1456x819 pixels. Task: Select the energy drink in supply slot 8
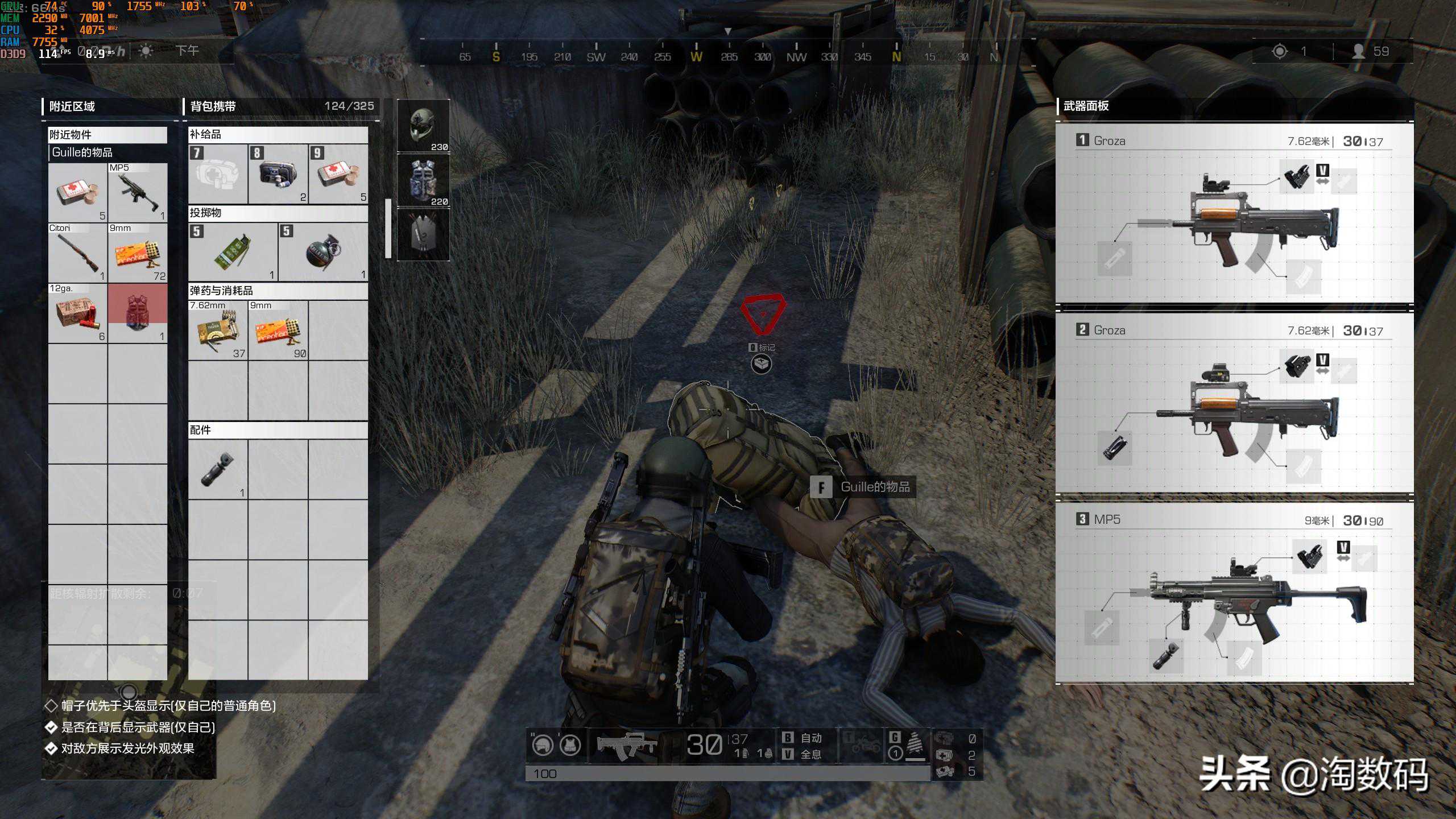pyautogui.click(x=278, y=174)
